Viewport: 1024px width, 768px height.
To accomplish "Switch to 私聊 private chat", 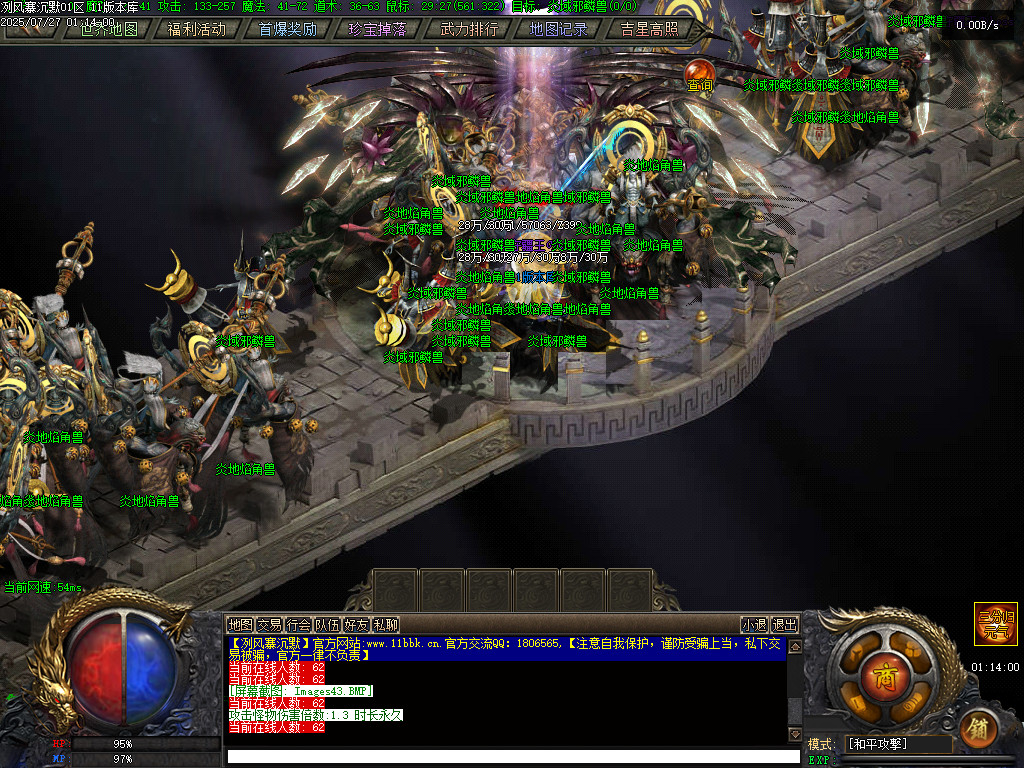I will tap(386, 625).
